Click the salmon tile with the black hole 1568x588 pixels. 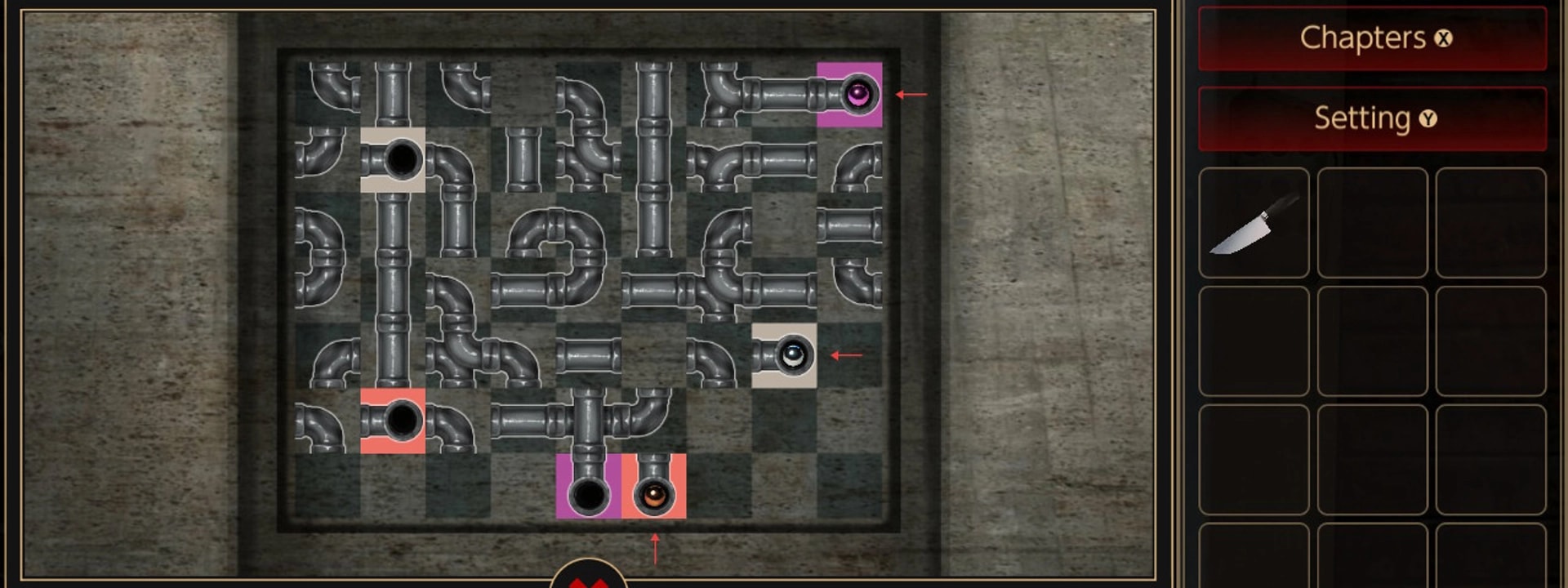pos(393,421)
